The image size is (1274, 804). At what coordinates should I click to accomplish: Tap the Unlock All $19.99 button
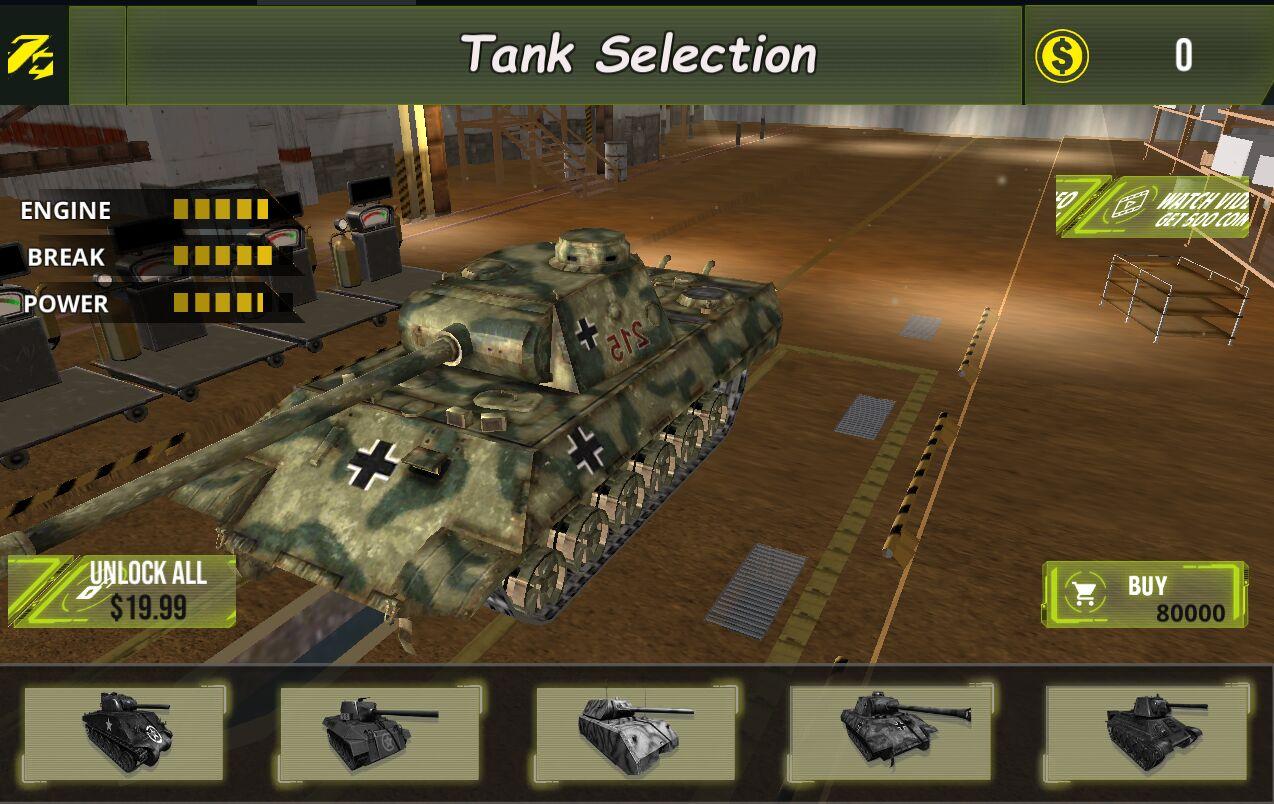(123, 591)
